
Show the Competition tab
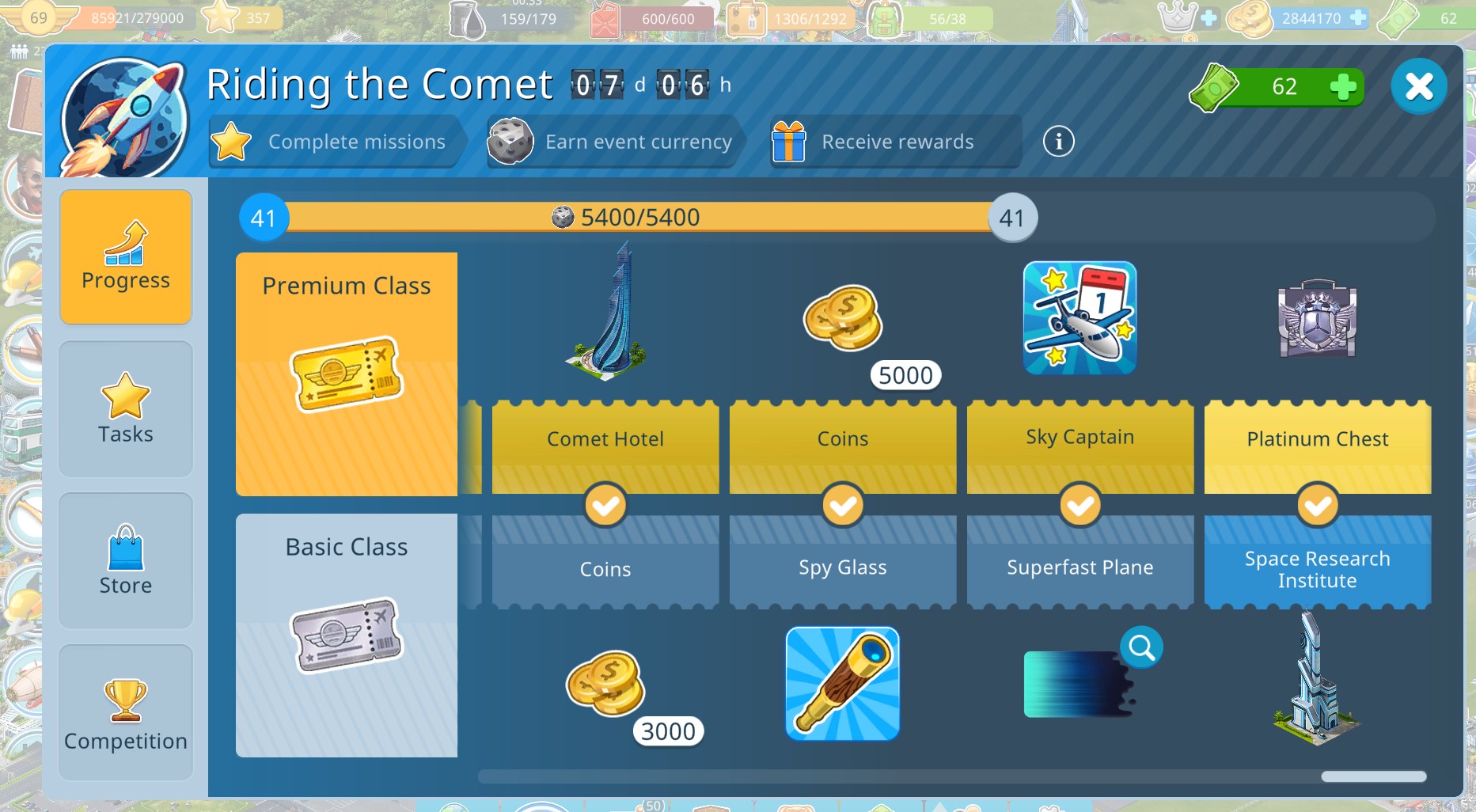click(126, 712)
